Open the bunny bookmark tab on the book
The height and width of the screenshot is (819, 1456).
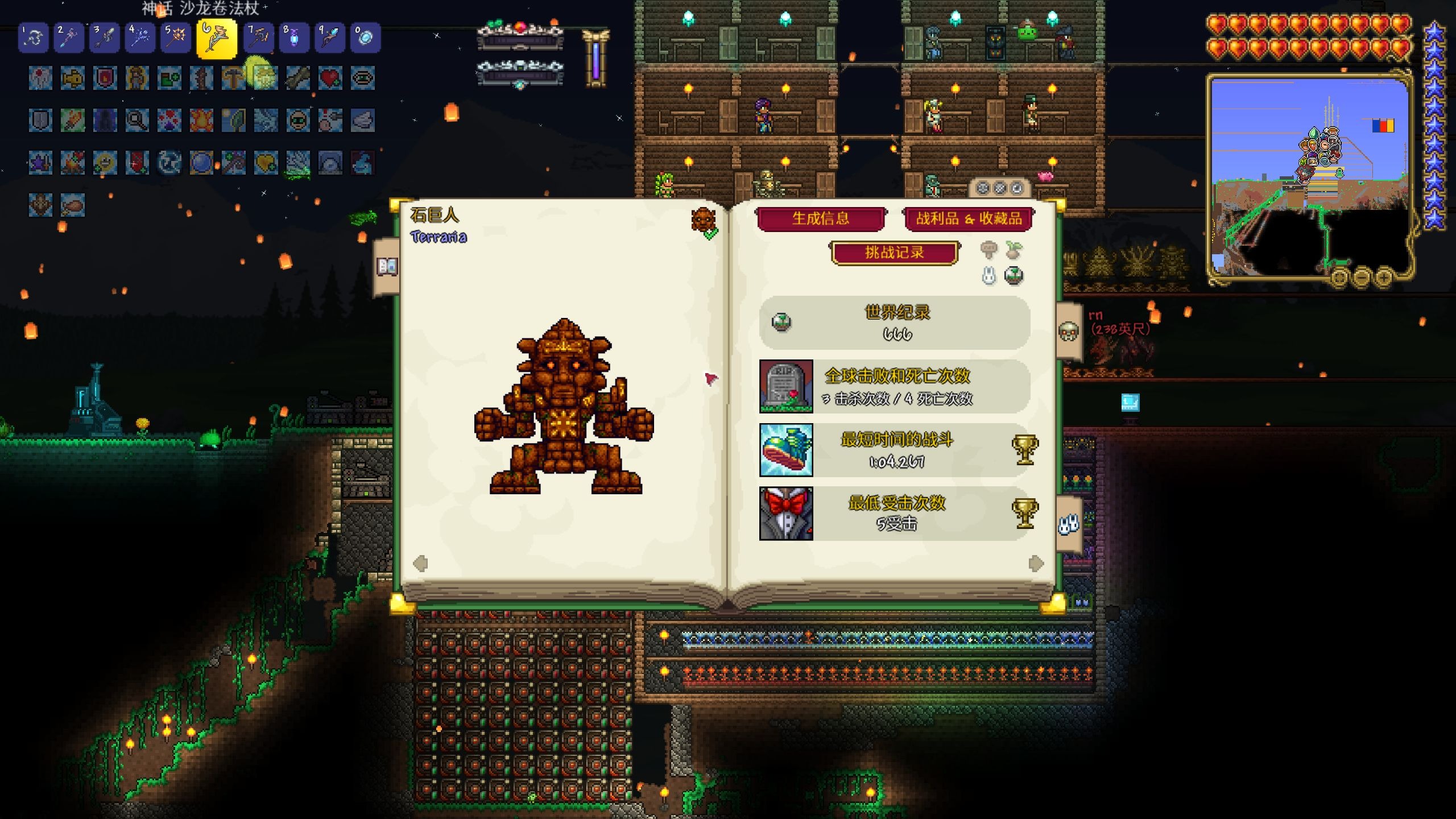(x=1069, y=524)
